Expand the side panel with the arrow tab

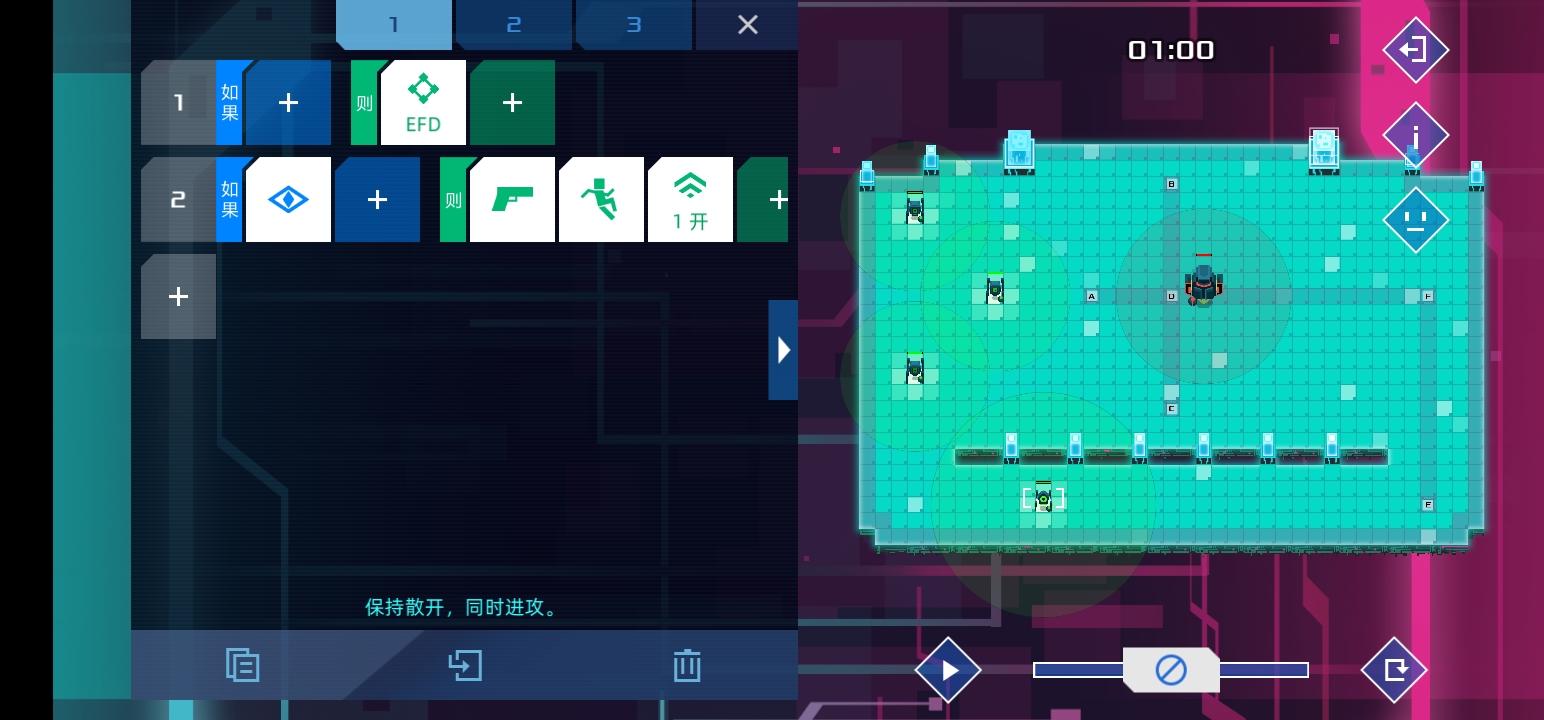point(783,349)
